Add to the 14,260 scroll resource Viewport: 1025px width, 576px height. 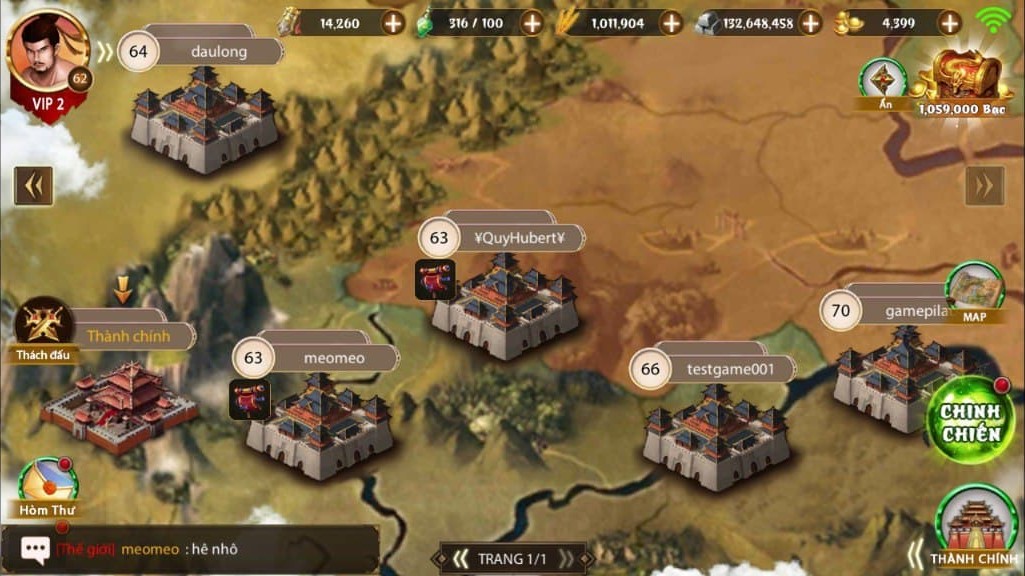click(x=393, y=22)
